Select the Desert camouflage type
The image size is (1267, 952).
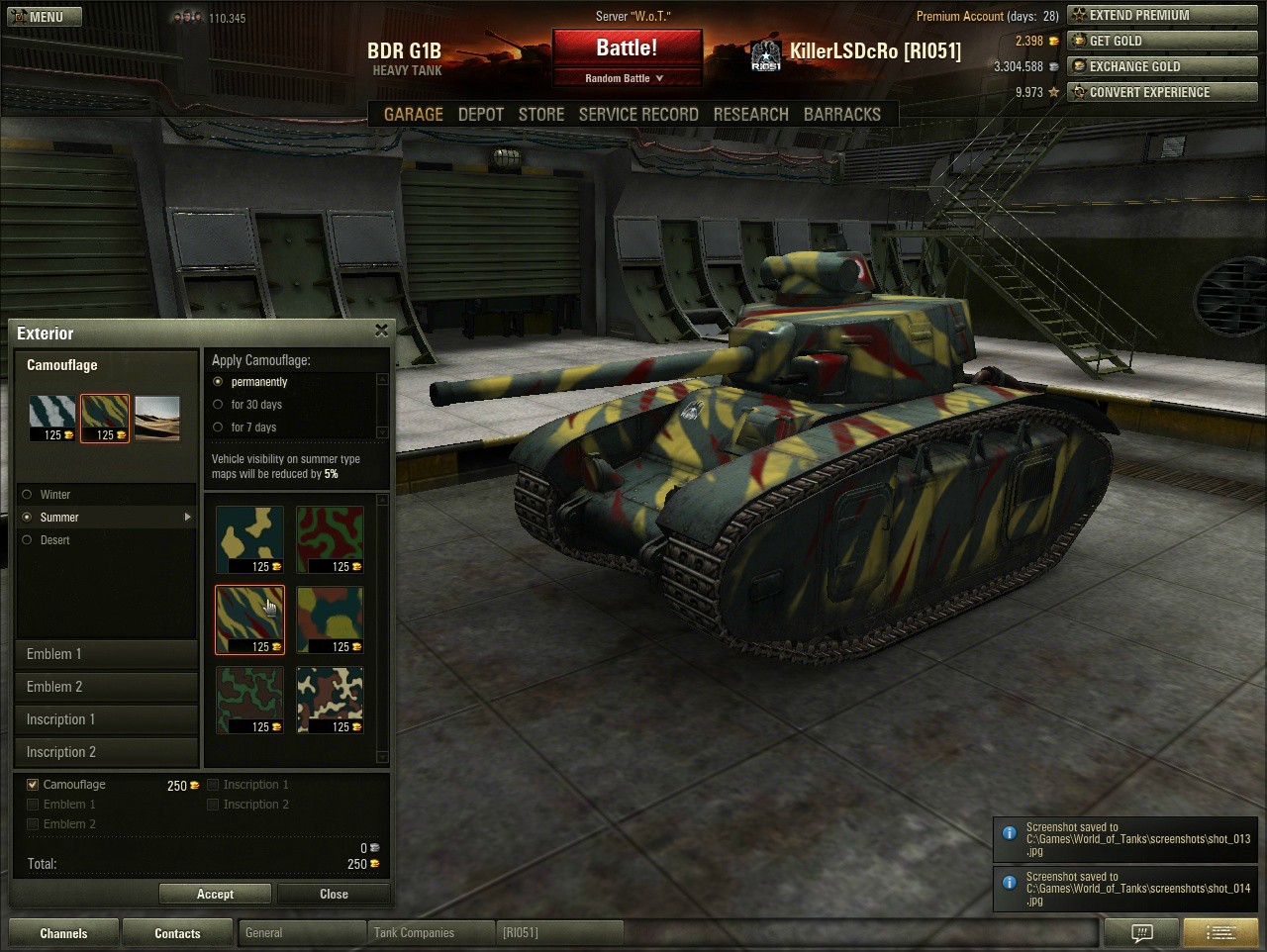pos(28,540)
